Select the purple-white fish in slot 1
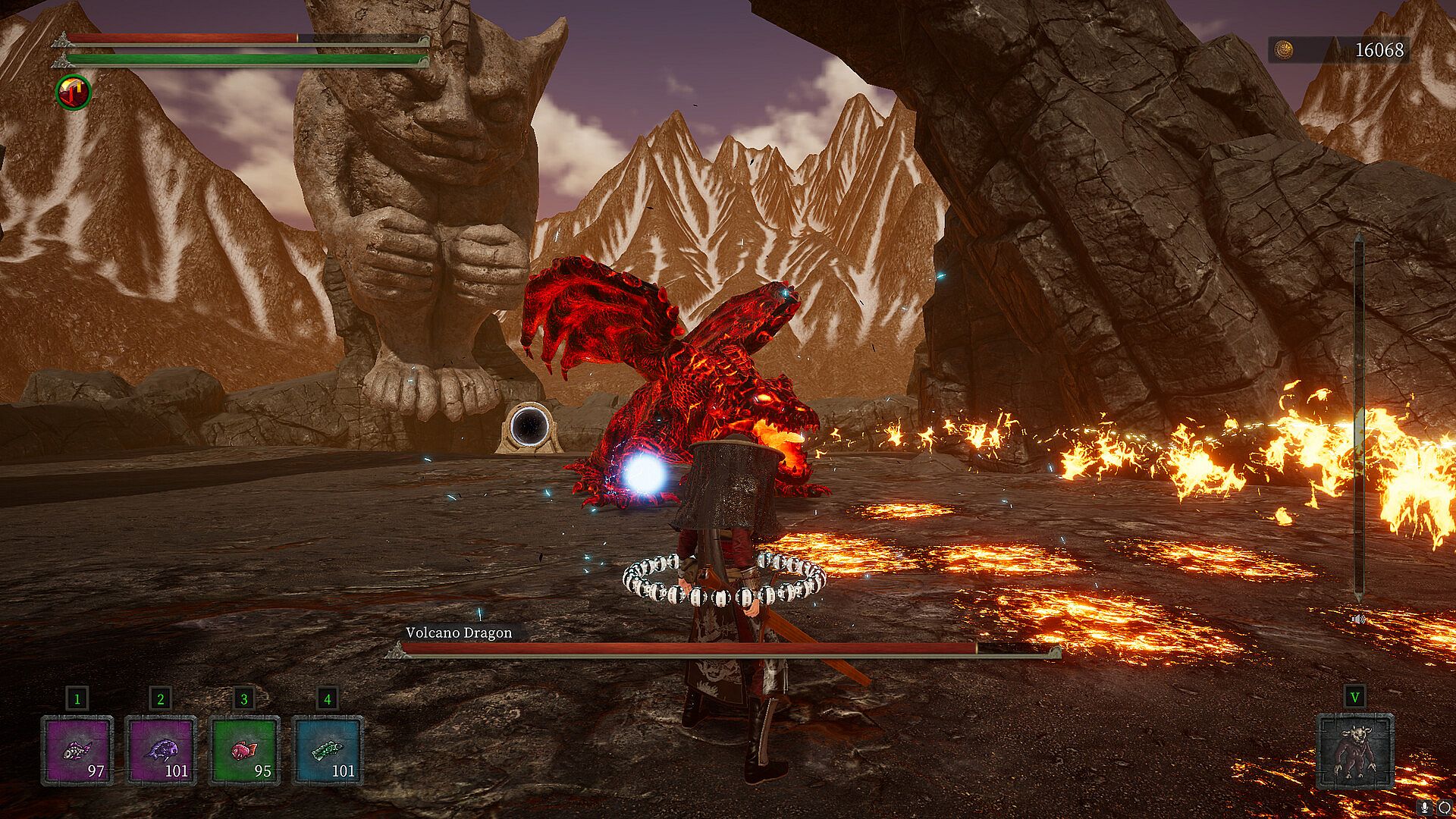Viewport: 1456px width, 819px height. pyautogui.click(x=77, y=750)
